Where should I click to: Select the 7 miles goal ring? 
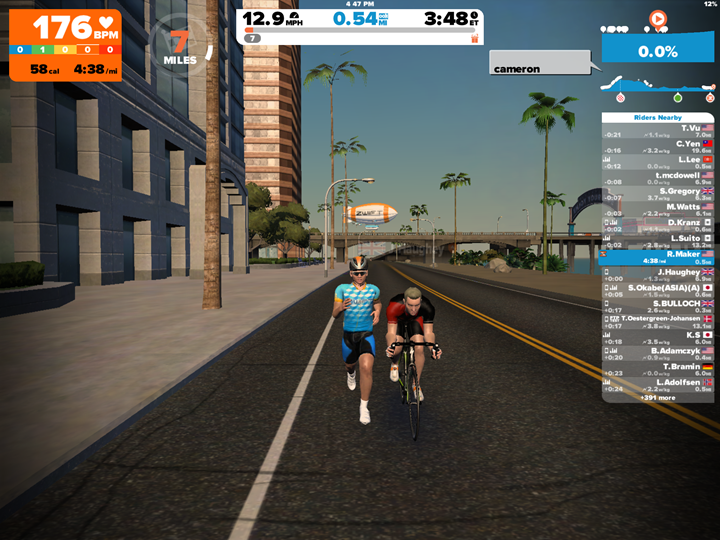181,45
